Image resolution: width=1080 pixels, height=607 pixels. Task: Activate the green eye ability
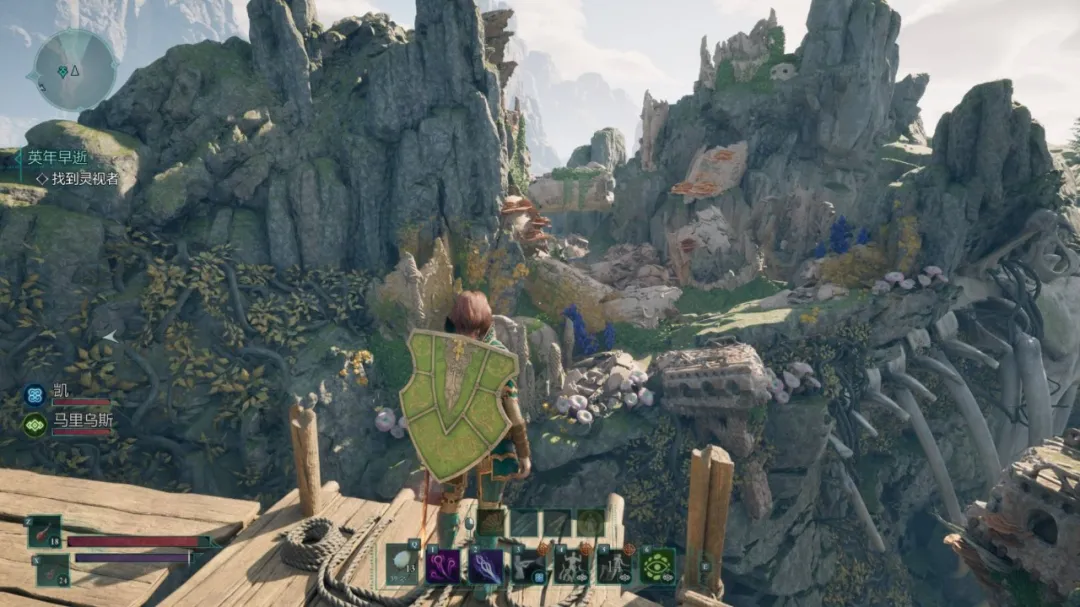(658, 565)
